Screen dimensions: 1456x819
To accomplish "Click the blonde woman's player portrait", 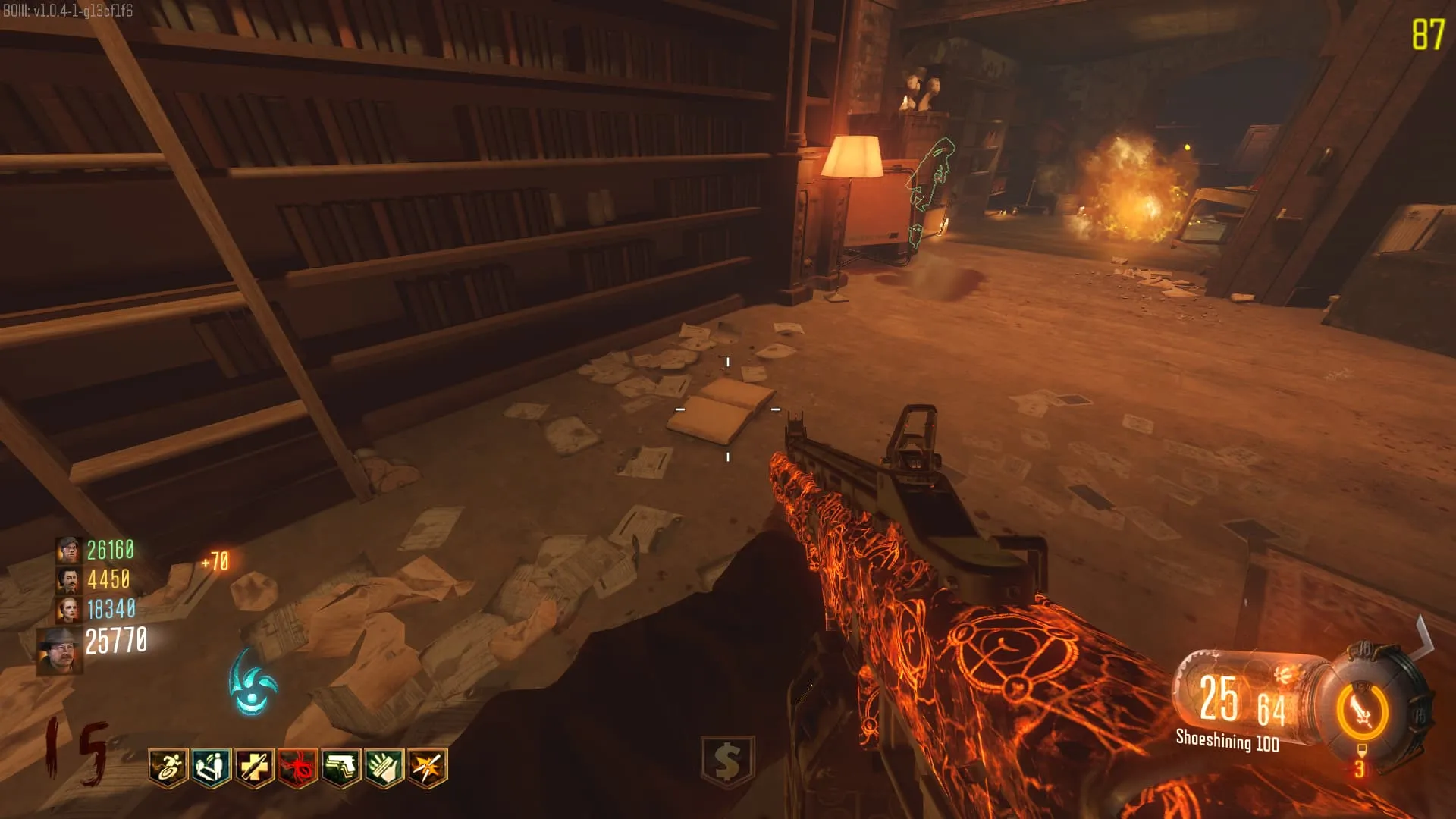I will point(69,609).
